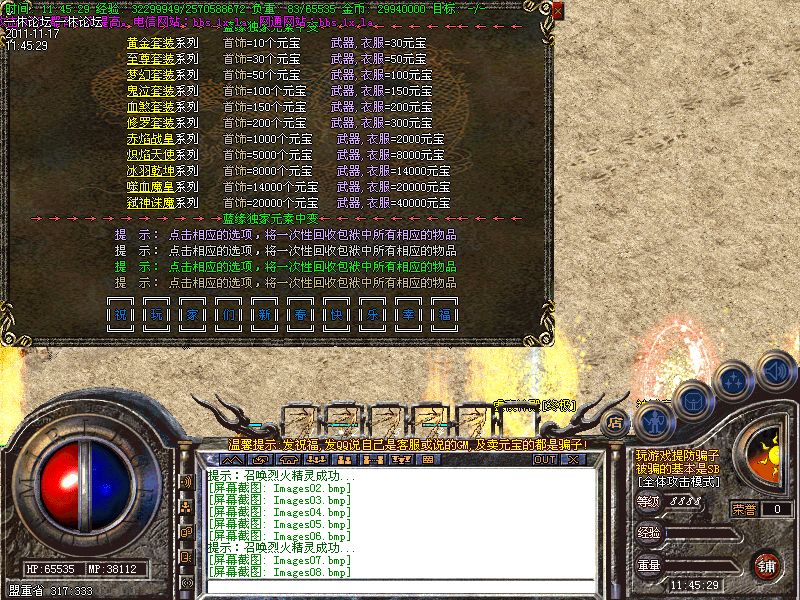Screen dimensions: 800x600
Task: Click the OUT button on chat toolbar
Action: coord(544,460)
